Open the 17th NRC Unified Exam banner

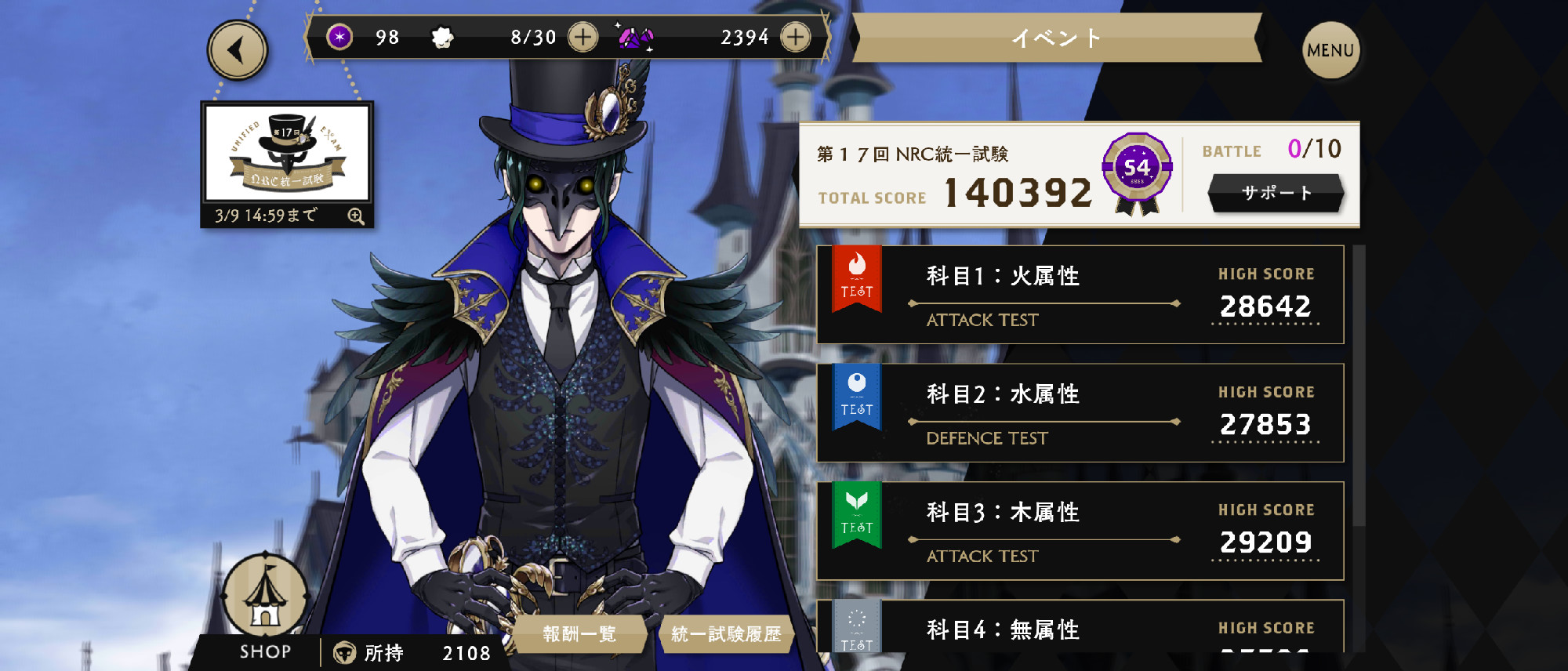287,153
